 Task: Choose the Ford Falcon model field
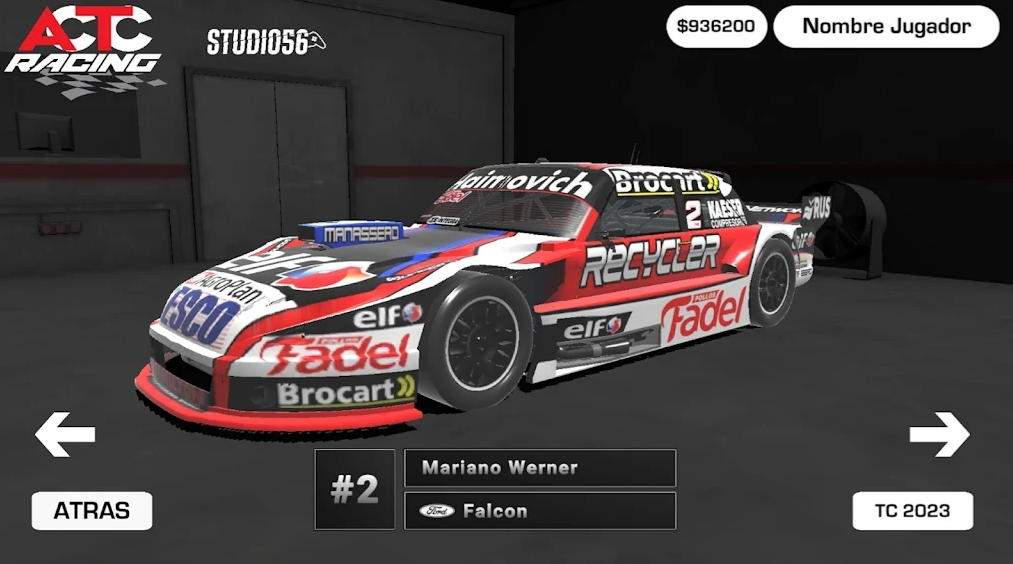(540, 511)
